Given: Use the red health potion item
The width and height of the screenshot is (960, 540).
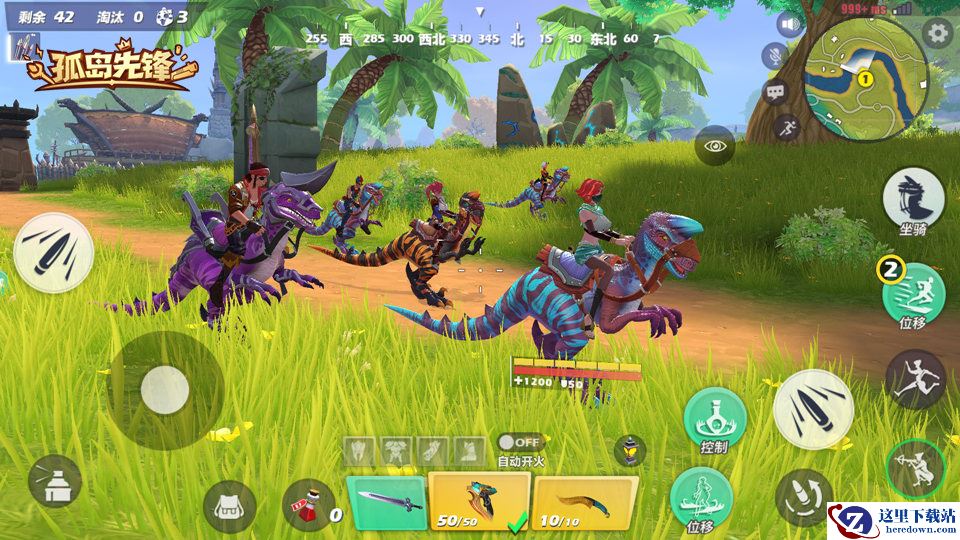Looking at the screenshot, I should pyautogui.click(x=308, y=505).
